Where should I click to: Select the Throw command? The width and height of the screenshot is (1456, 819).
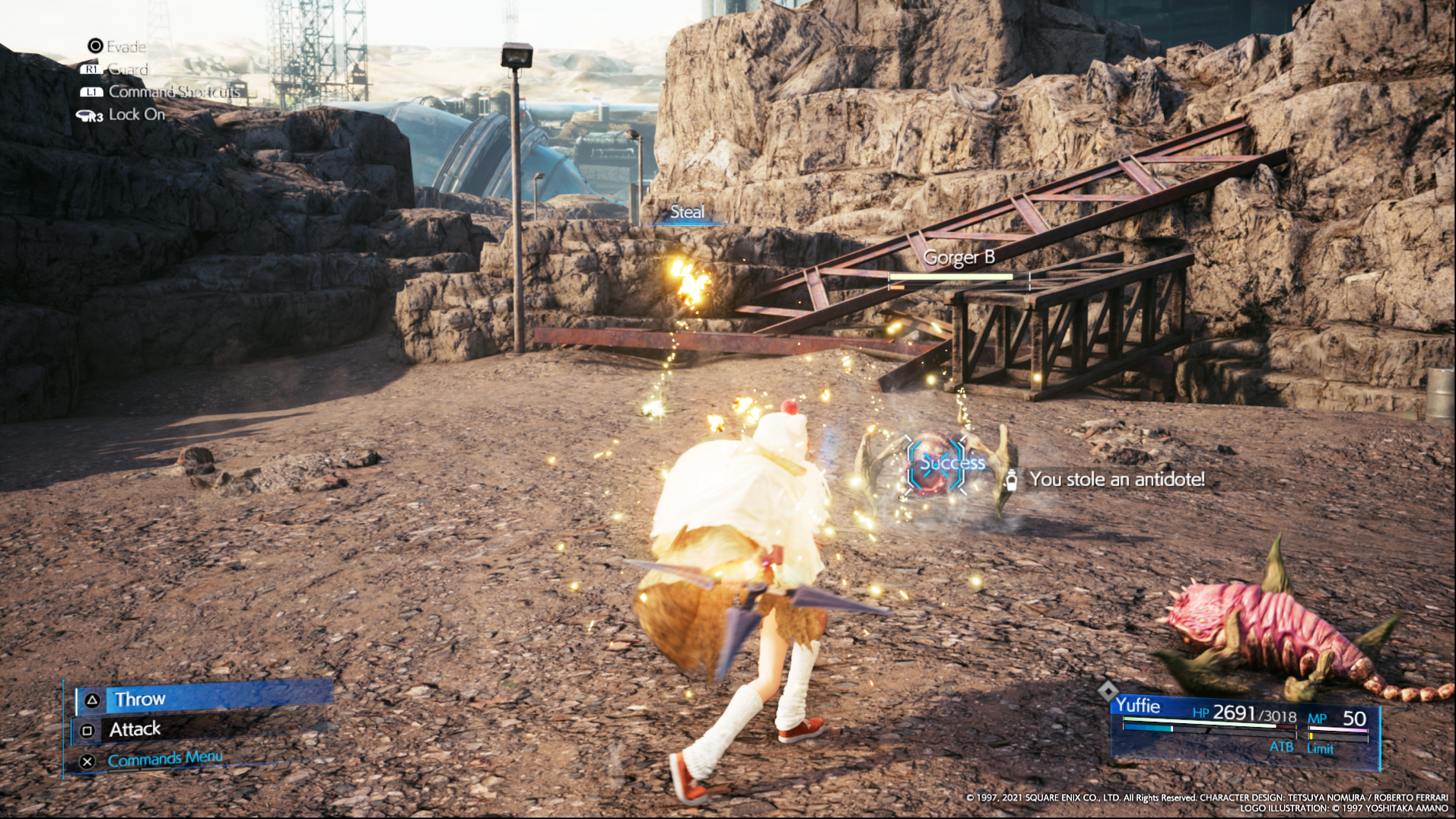[x=204, y=698]
